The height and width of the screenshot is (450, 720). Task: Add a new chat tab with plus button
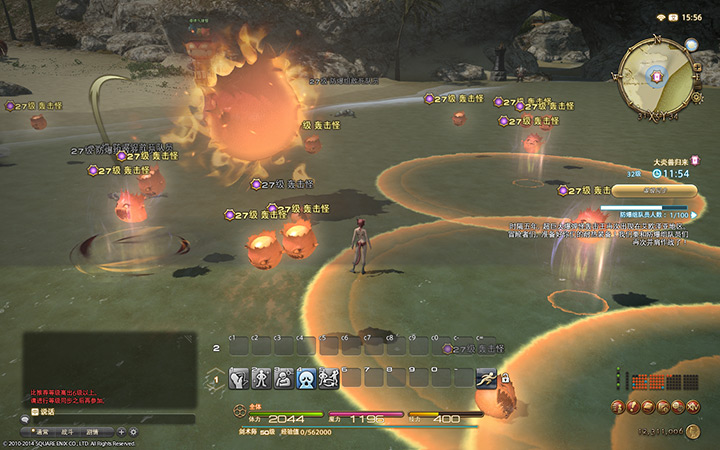[x=121, y=431]
